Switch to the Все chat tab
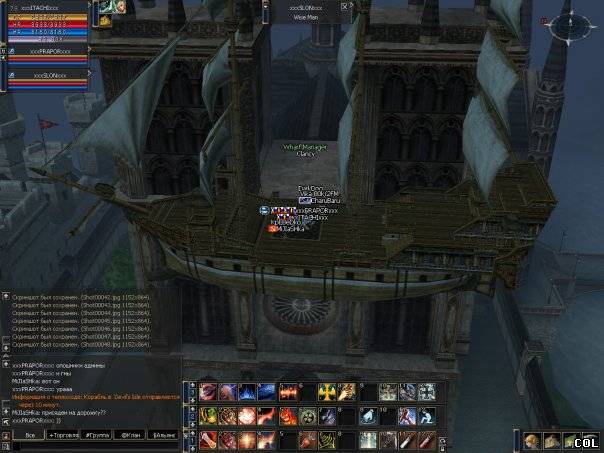Image resolution: width=604 pixels, height=453 pixels. point(29,436)
